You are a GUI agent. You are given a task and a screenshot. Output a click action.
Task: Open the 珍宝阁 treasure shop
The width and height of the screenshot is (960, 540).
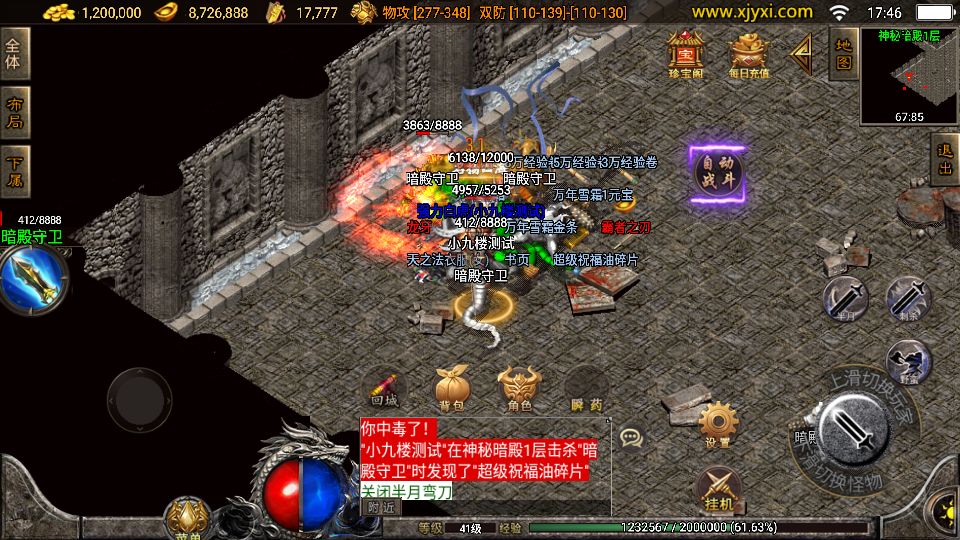pos(686,53)
